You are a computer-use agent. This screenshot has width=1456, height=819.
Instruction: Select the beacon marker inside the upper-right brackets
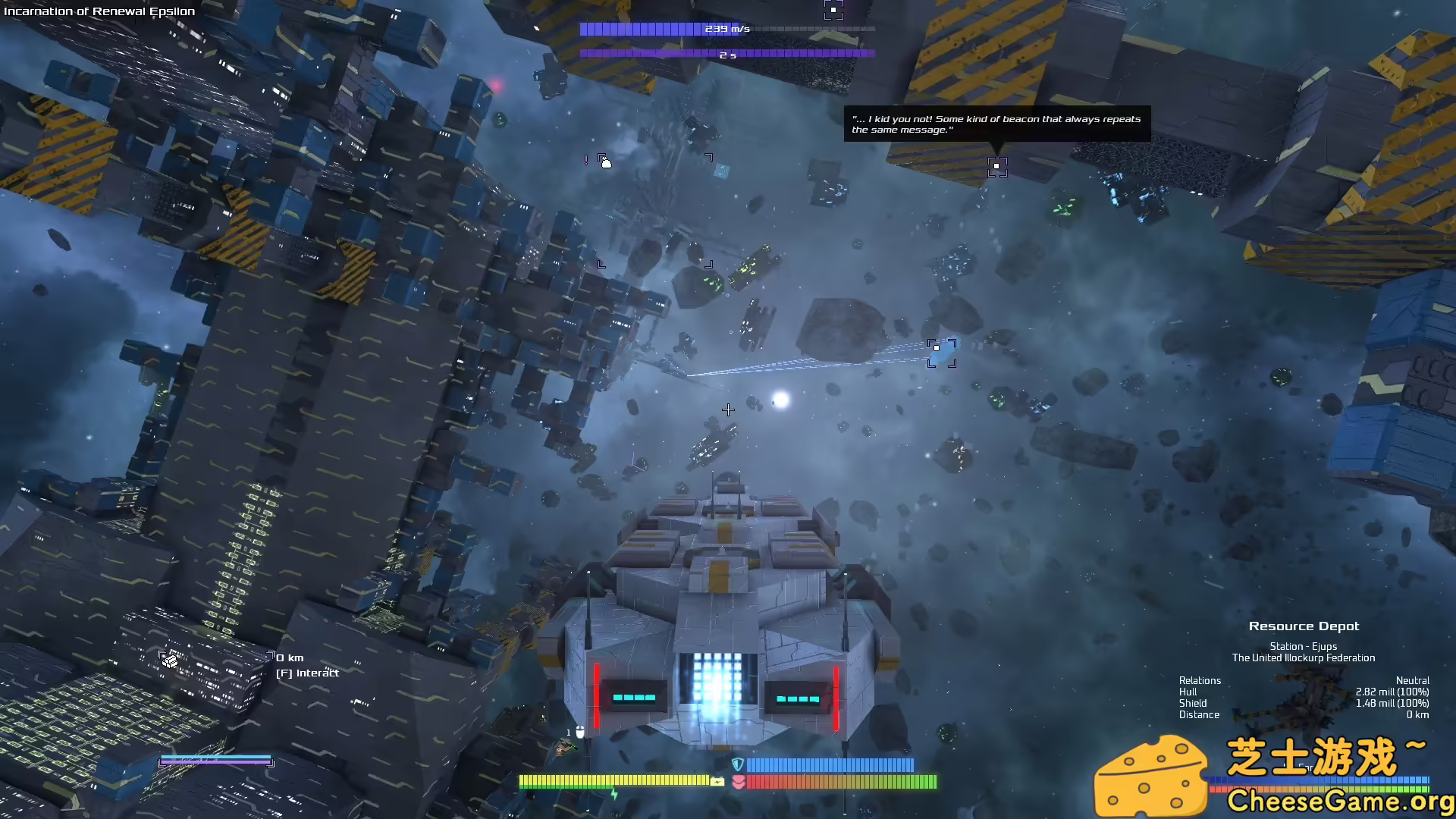click(996, 167)
